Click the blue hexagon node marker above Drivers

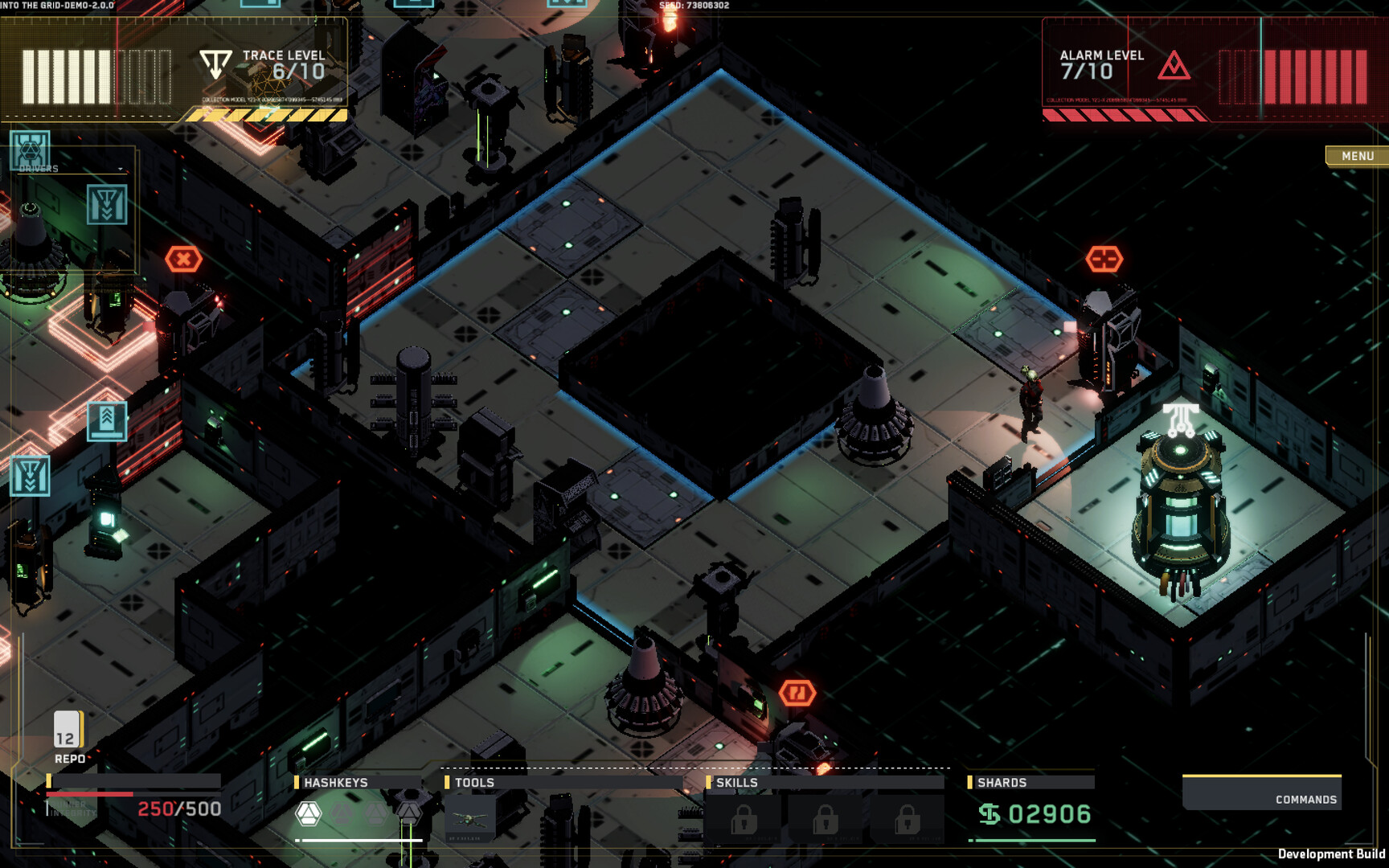click(x=30, y=149)
